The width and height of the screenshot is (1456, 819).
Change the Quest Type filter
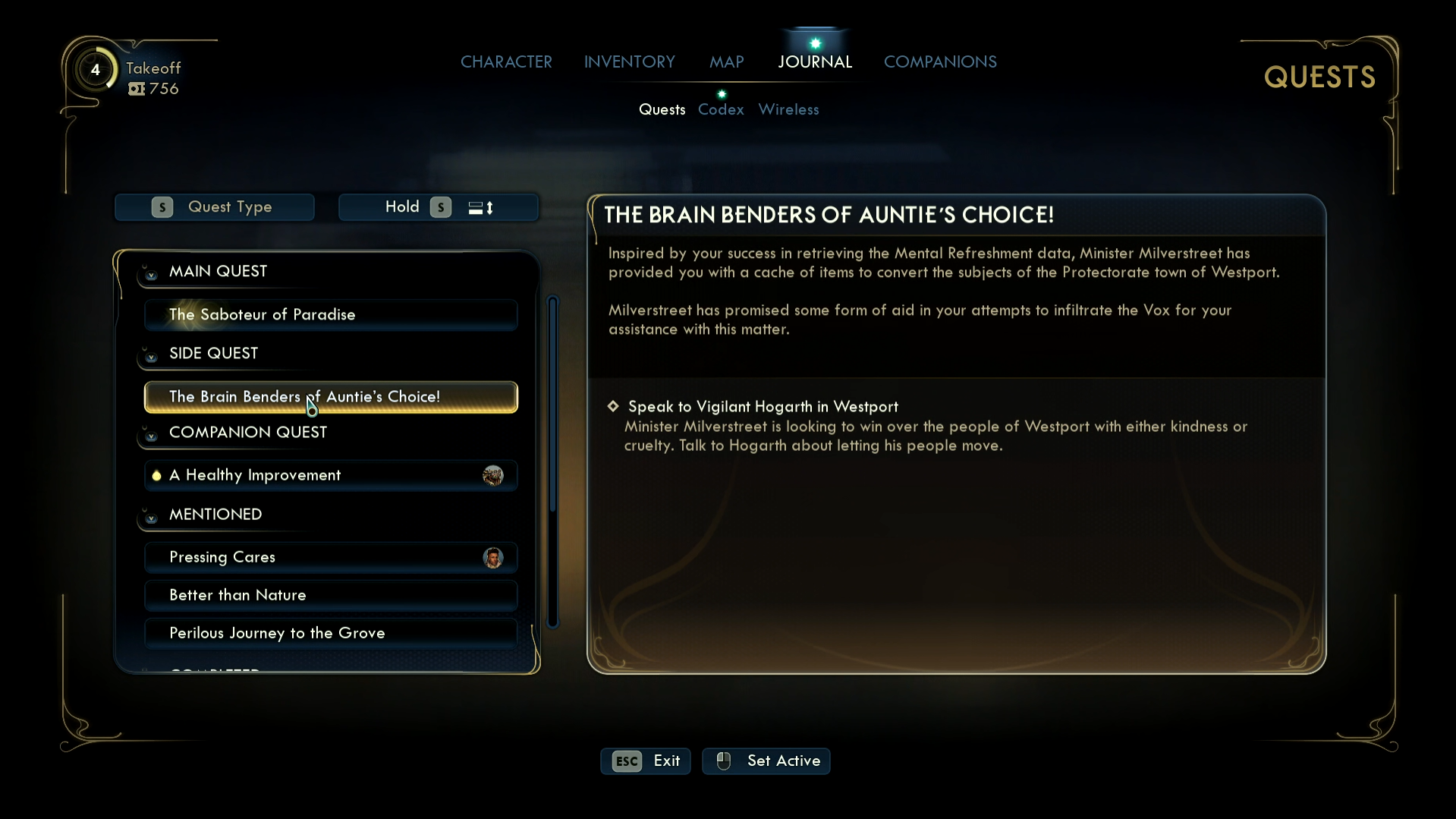(x=215, y=207)
